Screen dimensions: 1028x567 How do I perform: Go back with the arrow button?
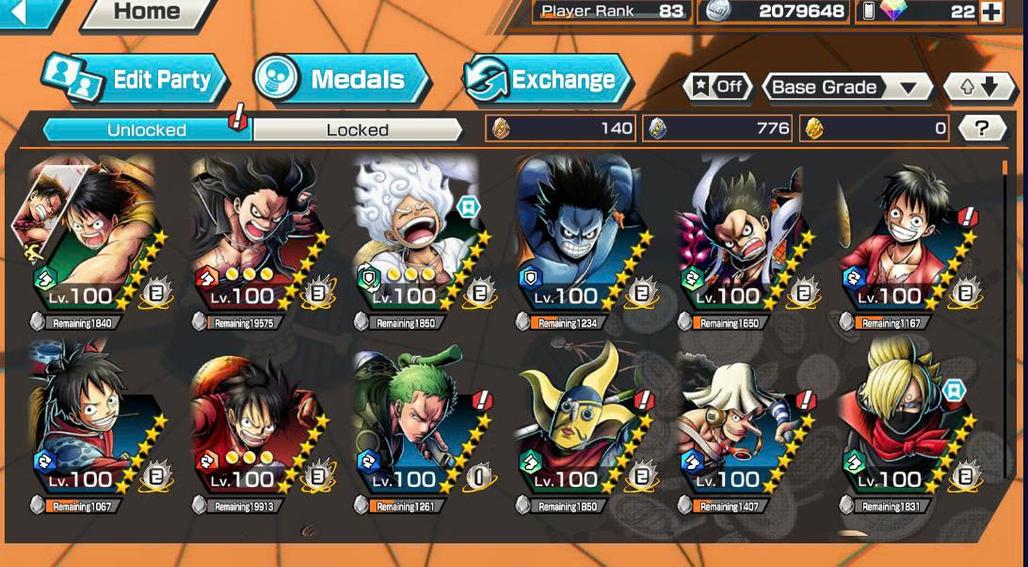point(22,12)
